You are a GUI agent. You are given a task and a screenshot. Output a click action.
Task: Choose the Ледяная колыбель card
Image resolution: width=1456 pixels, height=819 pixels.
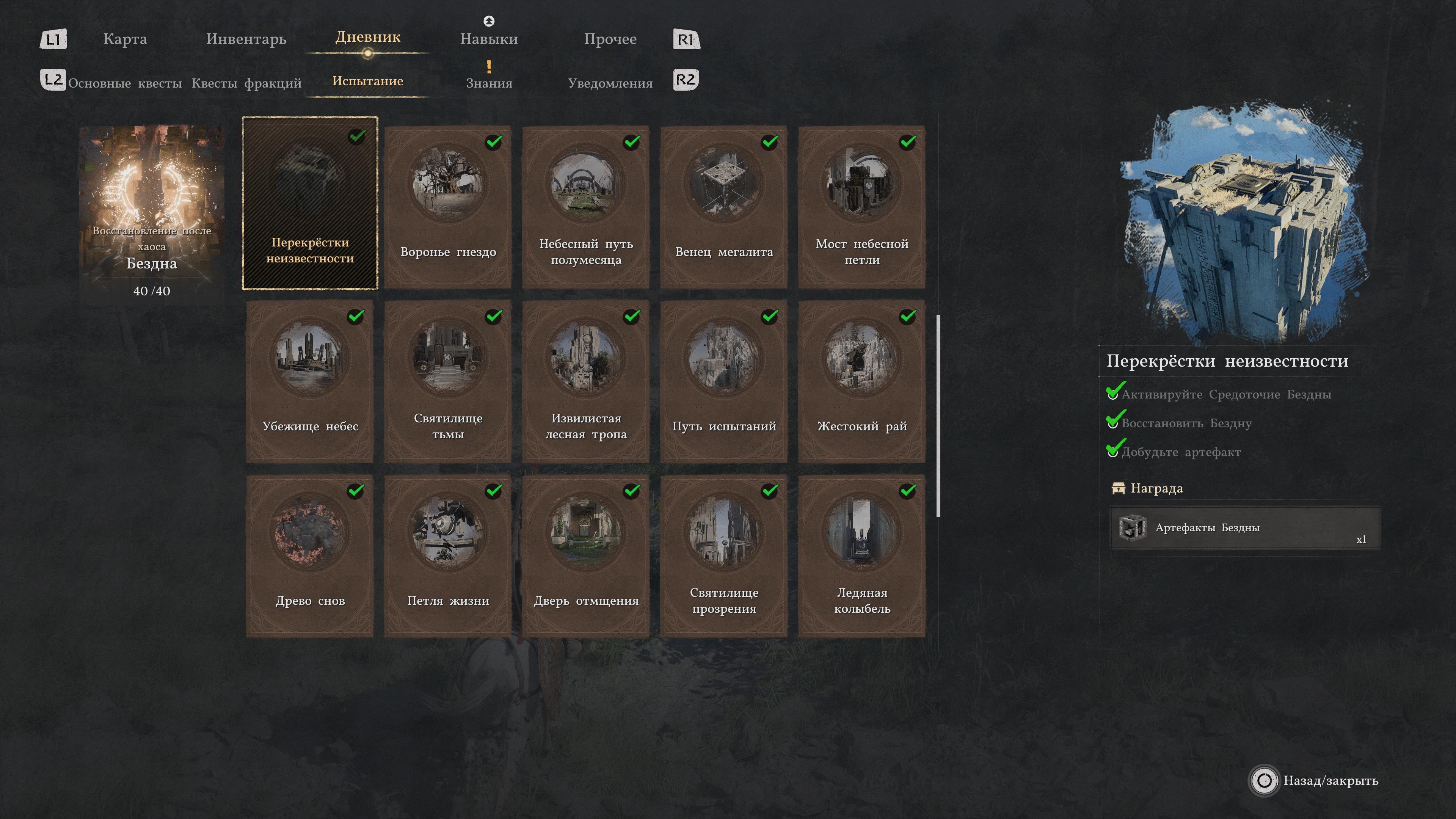click(861, 556)
